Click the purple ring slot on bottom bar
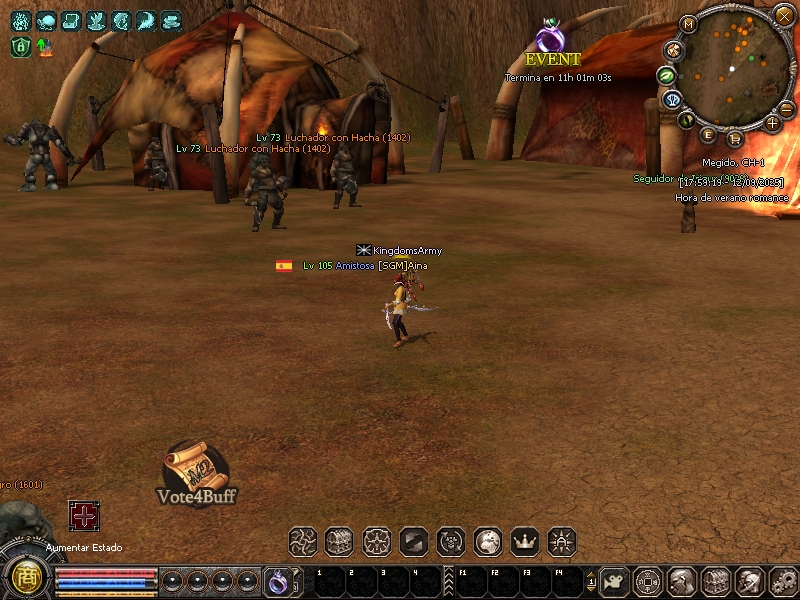Screen dimensions: 800x600 point(278,580)
